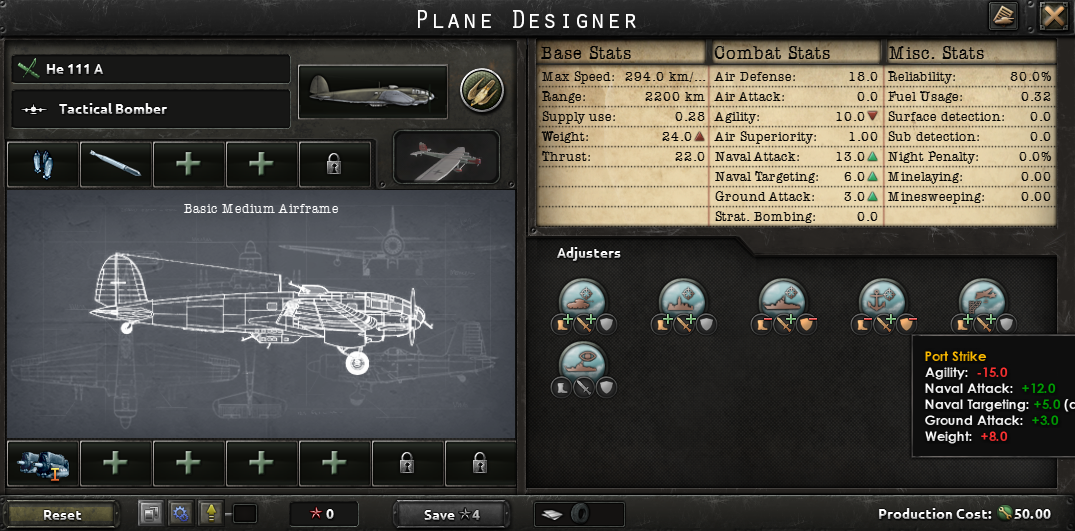Click the blue gear icon button
Image resolution: width=1075 pixels, height=531 pixels.
[x=180, y=514]
